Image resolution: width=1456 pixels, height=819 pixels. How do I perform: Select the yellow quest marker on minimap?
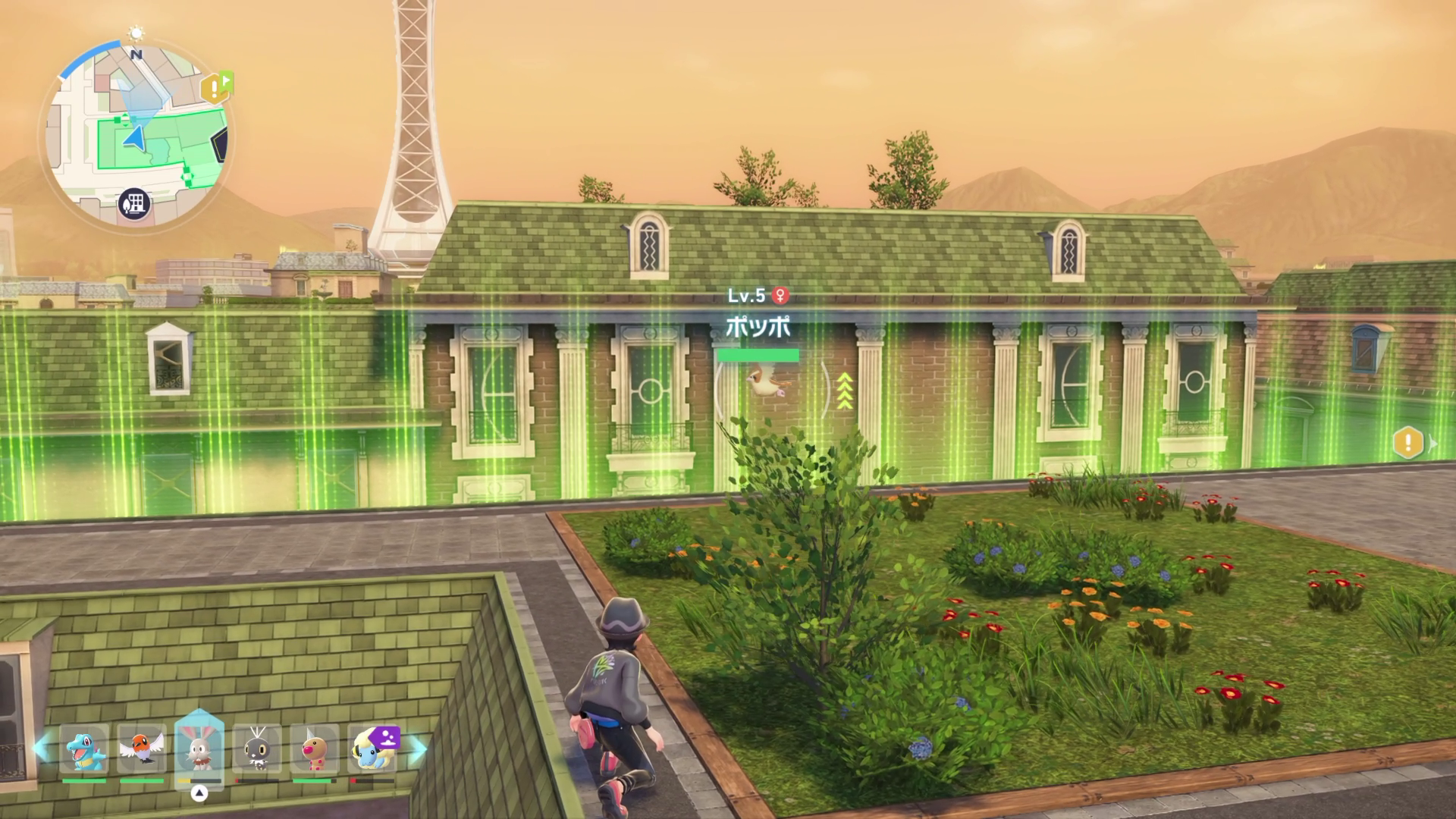(215, 89)
